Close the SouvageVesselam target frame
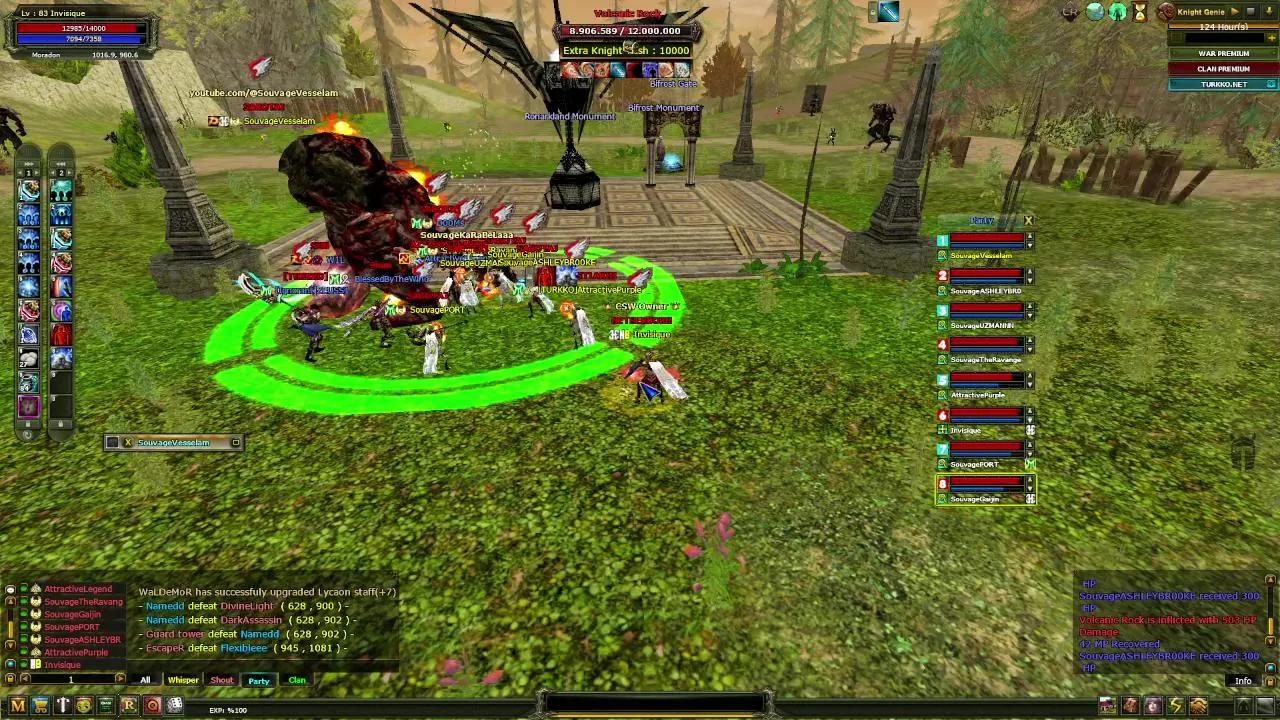The width and height of the screenshot is (1280, 720). (127, 442)
